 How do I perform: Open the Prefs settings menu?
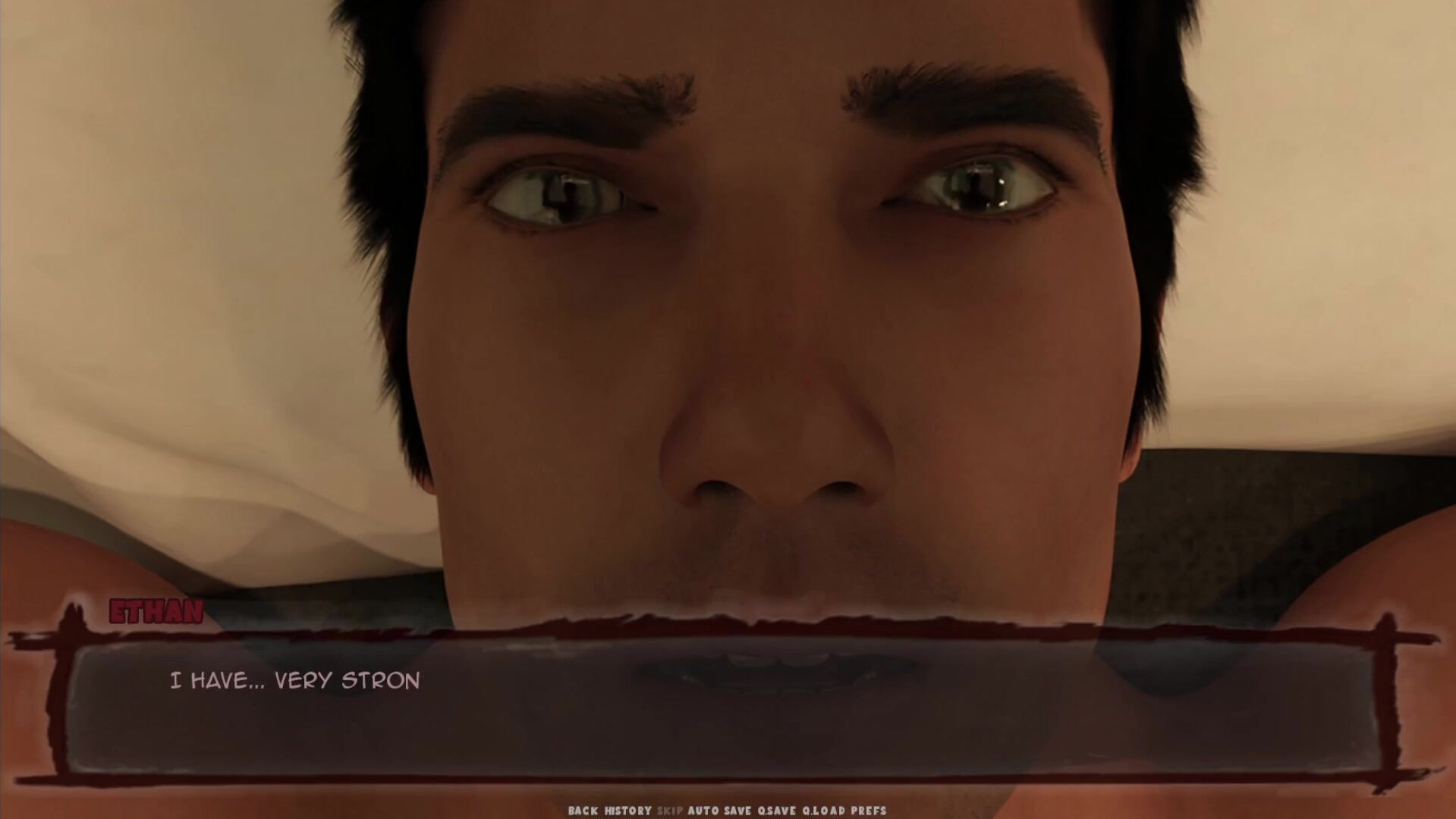tap(868, 811)
